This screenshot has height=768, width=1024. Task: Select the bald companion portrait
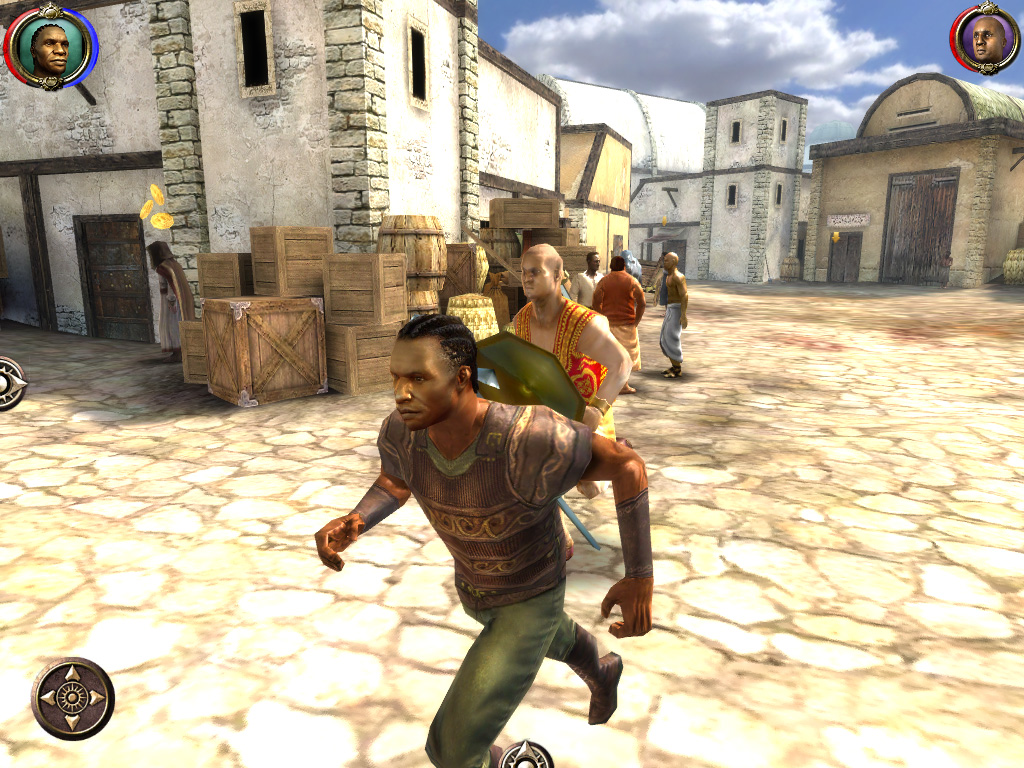point(986,40)
